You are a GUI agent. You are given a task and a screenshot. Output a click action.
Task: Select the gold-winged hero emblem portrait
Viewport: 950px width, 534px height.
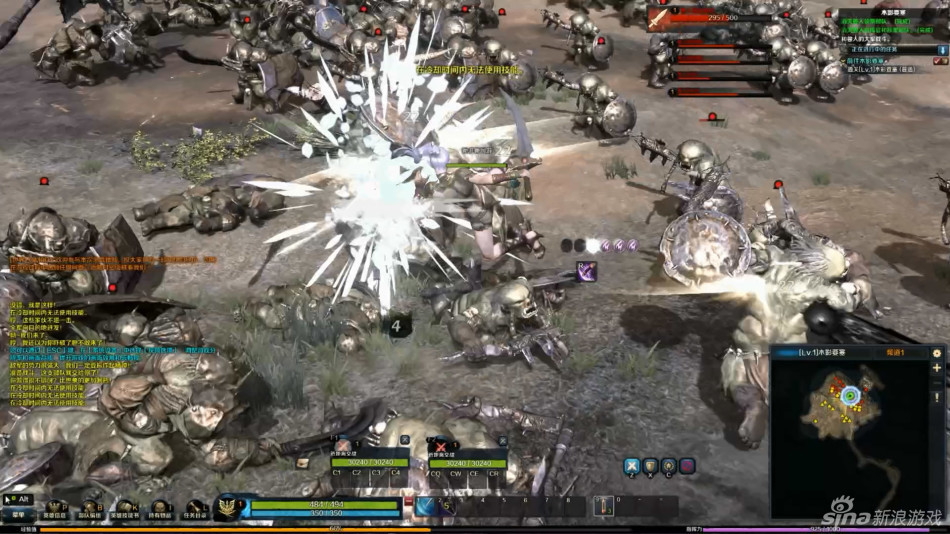228,507
